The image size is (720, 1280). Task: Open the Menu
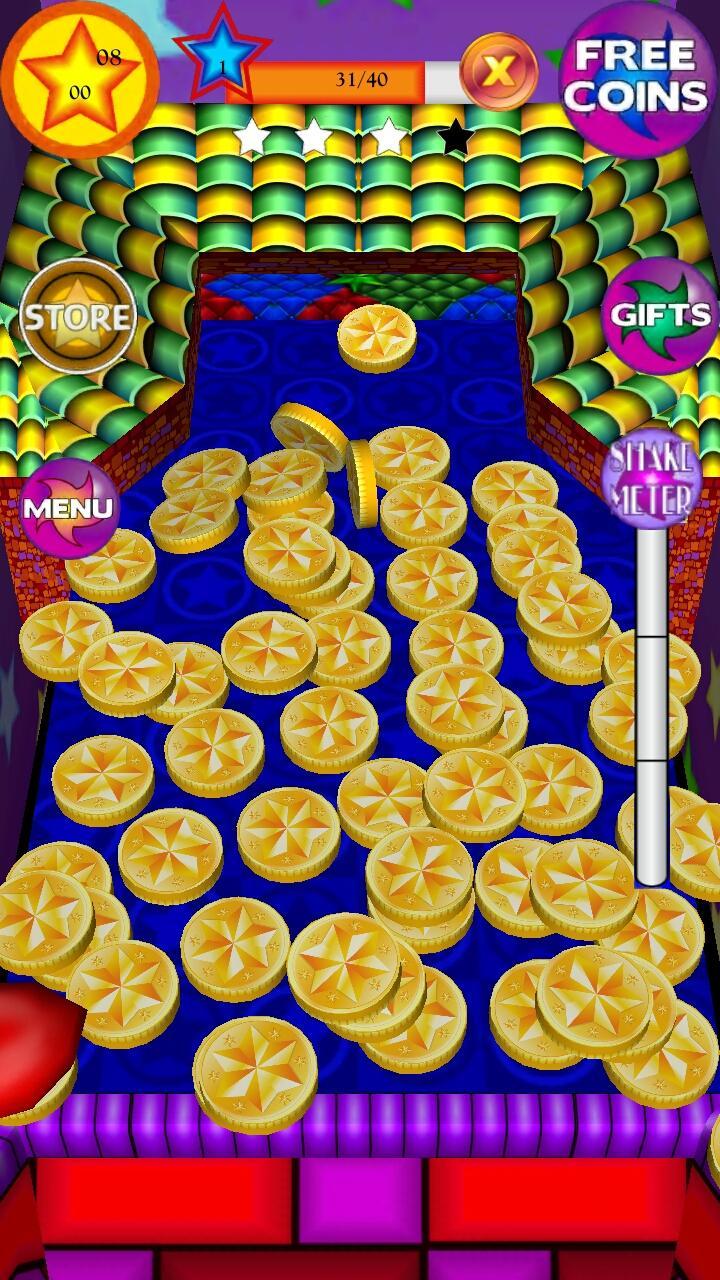68,507
